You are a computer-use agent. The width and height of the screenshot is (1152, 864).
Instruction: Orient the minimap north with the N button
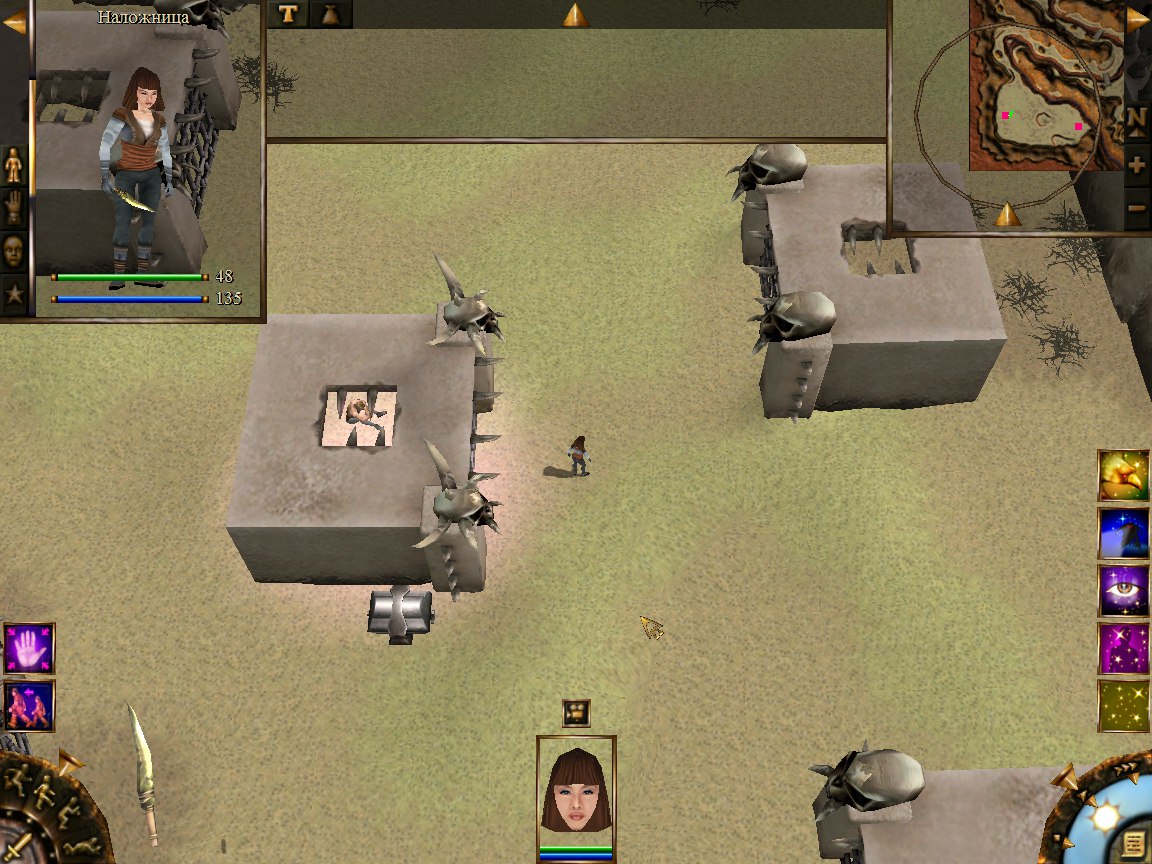coord(1136,118)
